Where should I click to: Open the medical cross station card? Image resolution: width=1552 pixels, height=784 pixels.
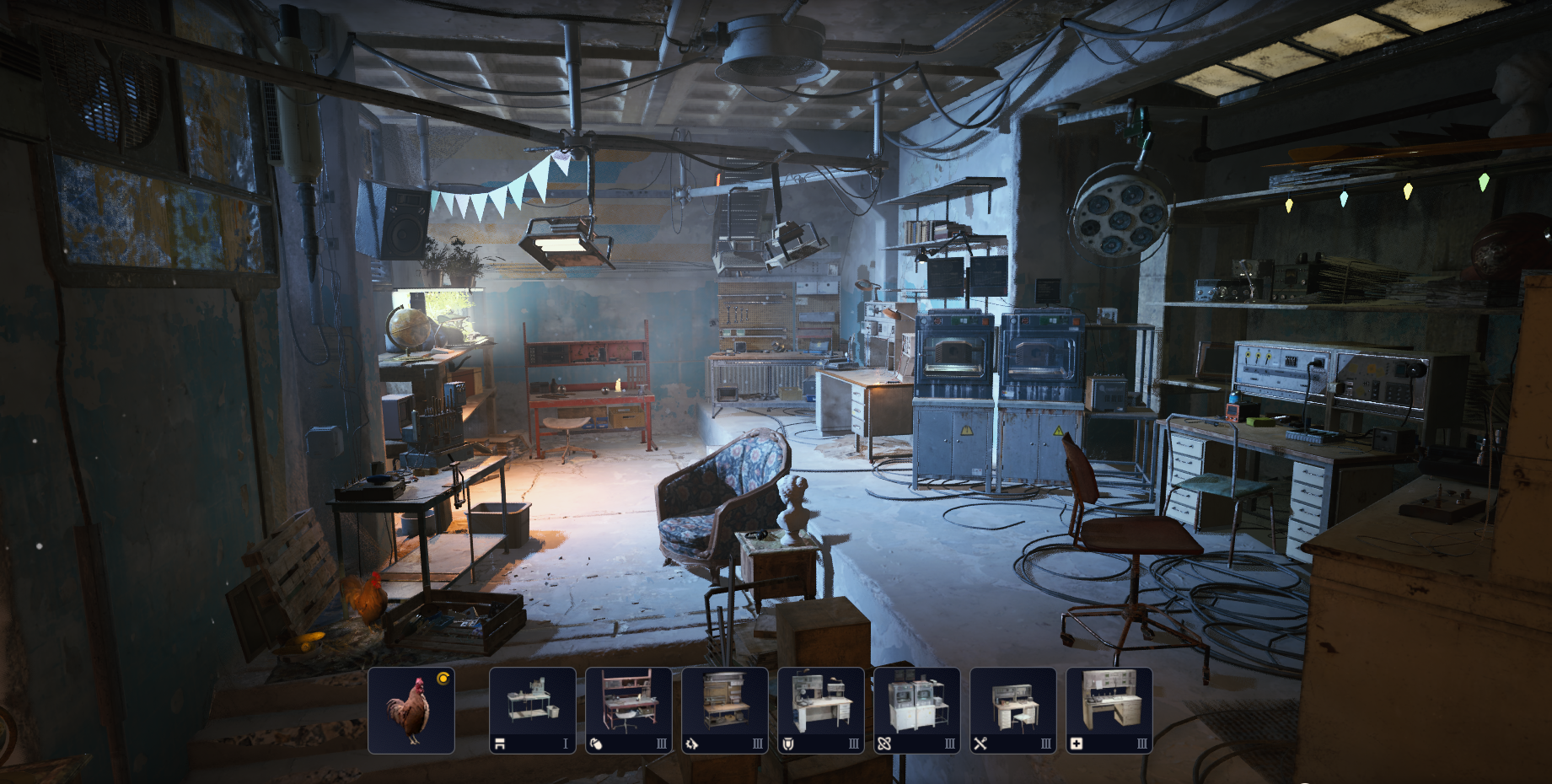click(1109, 710)
